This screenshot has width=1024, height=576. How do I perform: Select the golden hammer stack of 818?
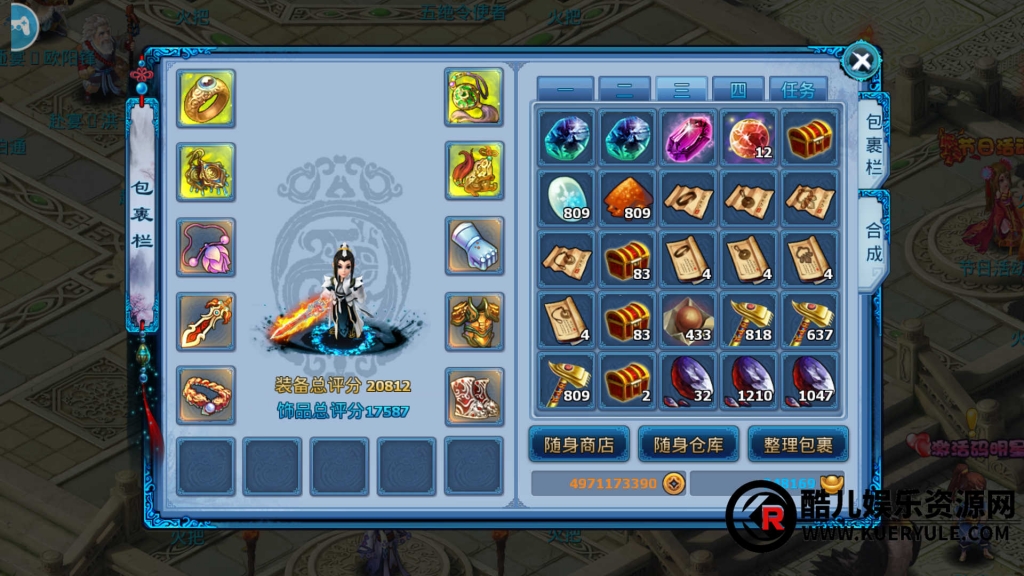(x=750, y=320)
